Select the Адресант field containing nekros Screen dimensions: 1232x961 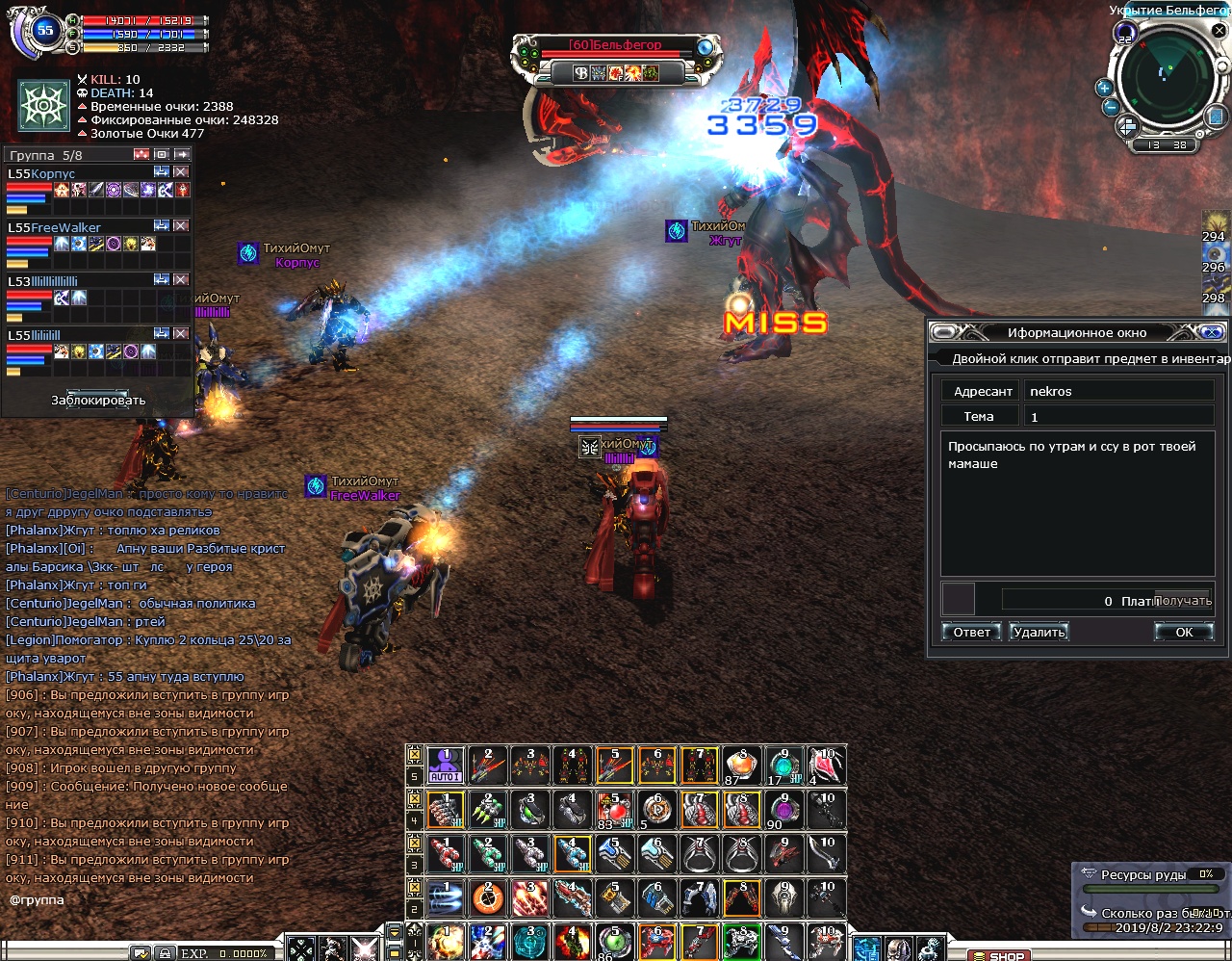coord(1119,391)
